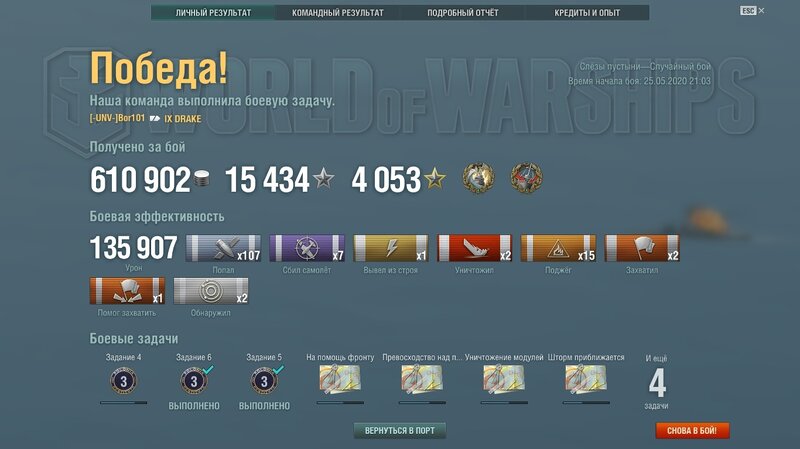Return to port with Вернуться в порт
The width and height of the screenshot is (800, 449).
pos(400,430)
